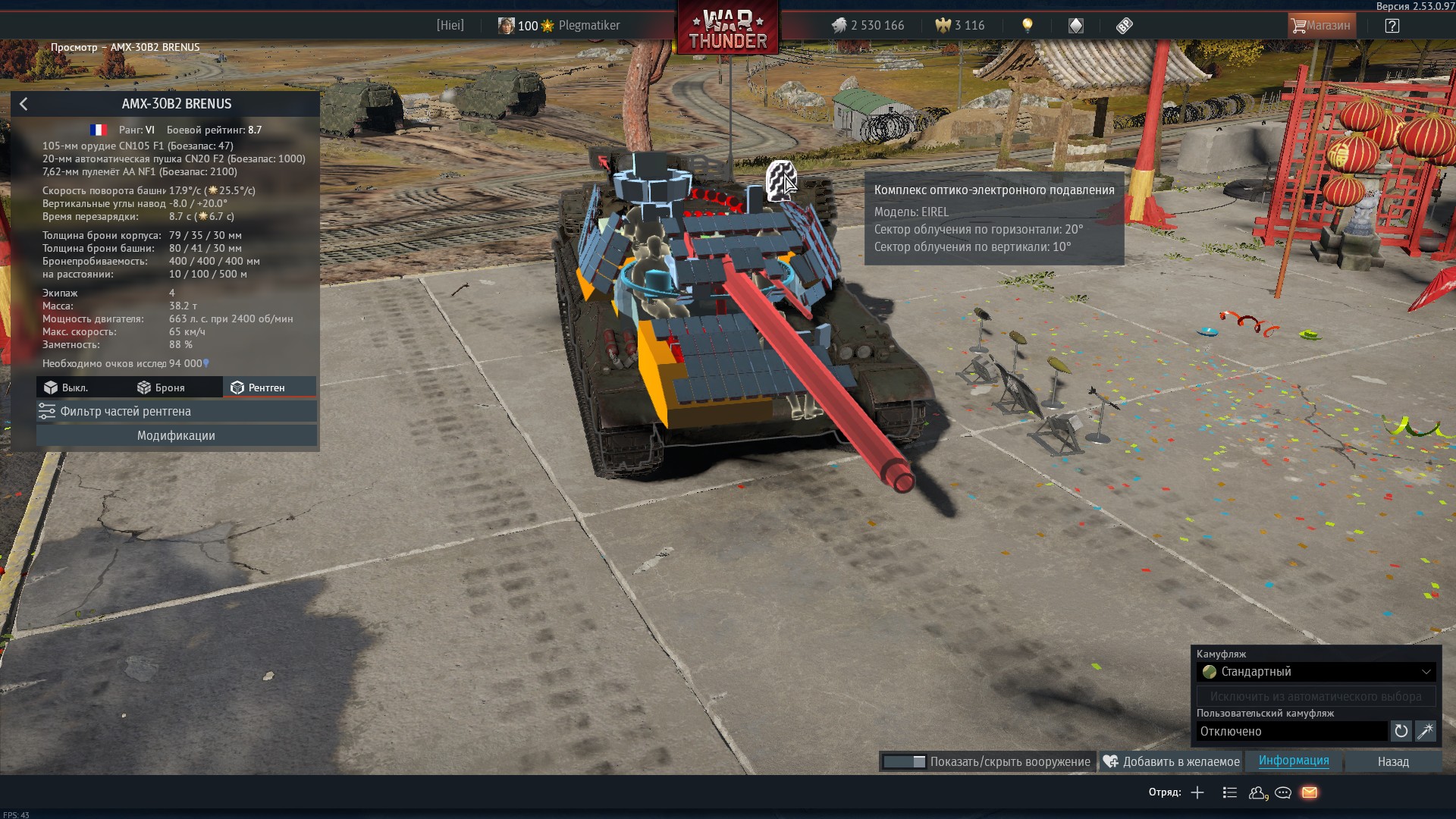Select the Рентген x-ray view
Screen dimensions: 1456x819
258,388
